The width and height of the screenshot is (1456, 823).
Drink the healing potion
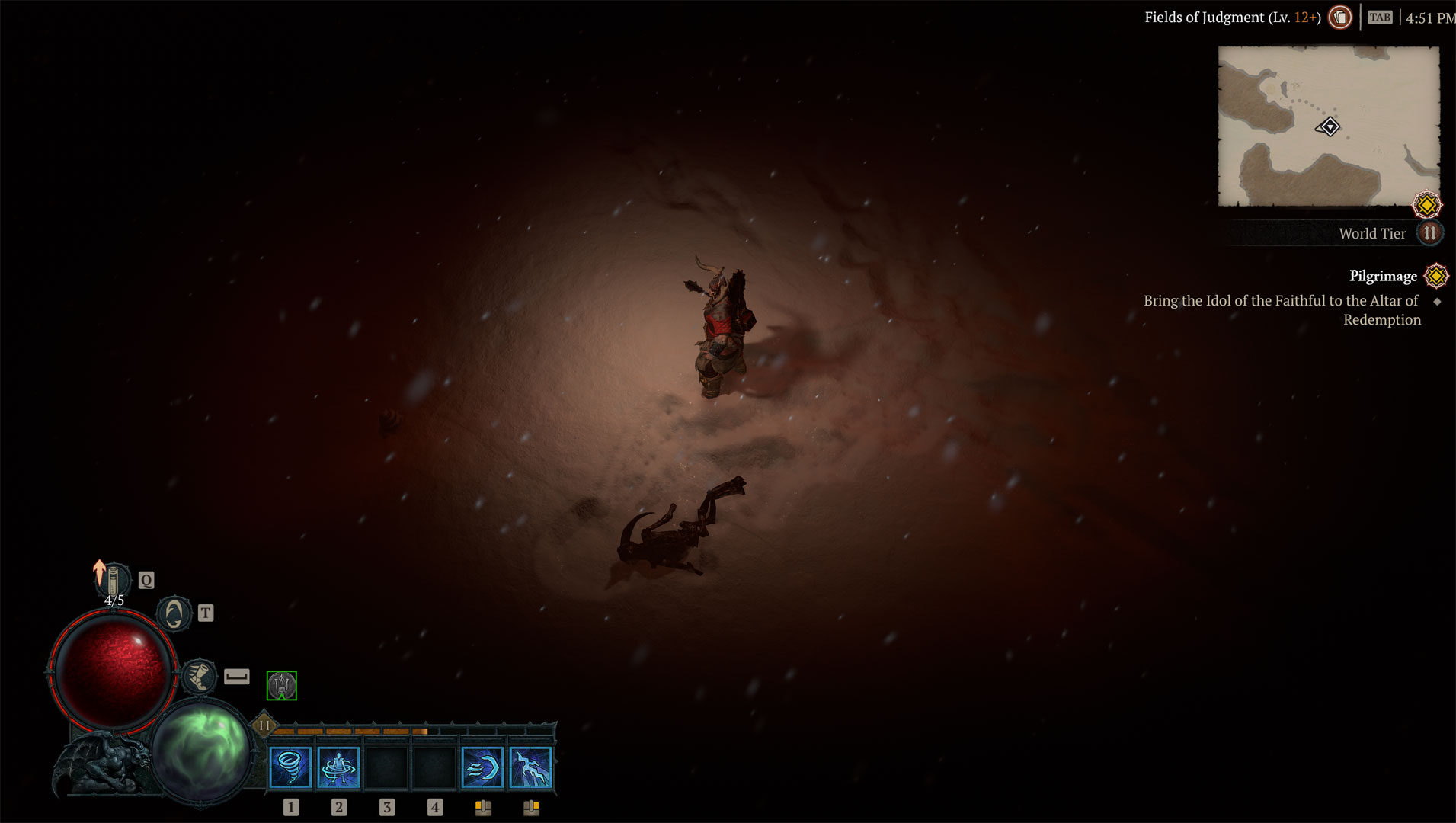click(x=114, y=581)
